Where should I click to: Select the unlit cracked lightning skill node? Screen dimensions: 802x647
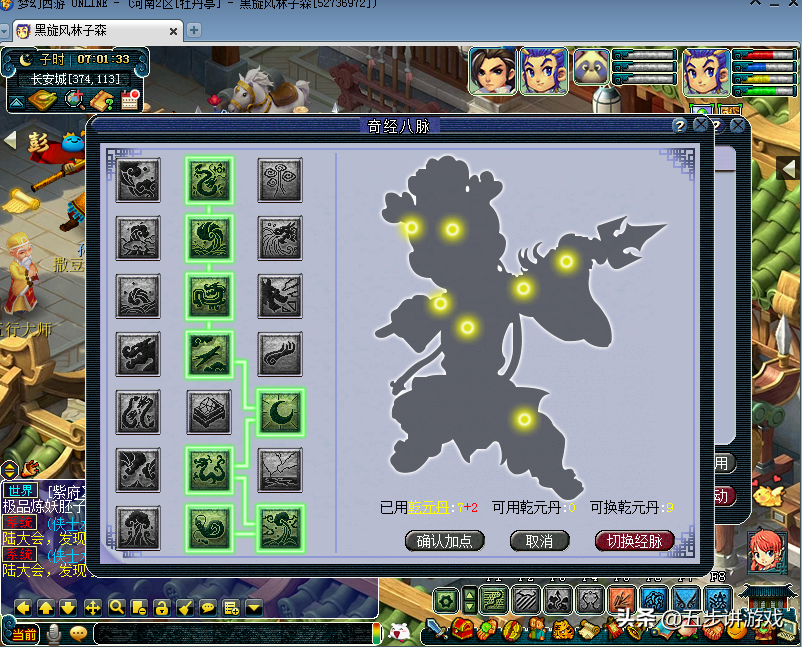pyautogui.click(x=280, y=469)
